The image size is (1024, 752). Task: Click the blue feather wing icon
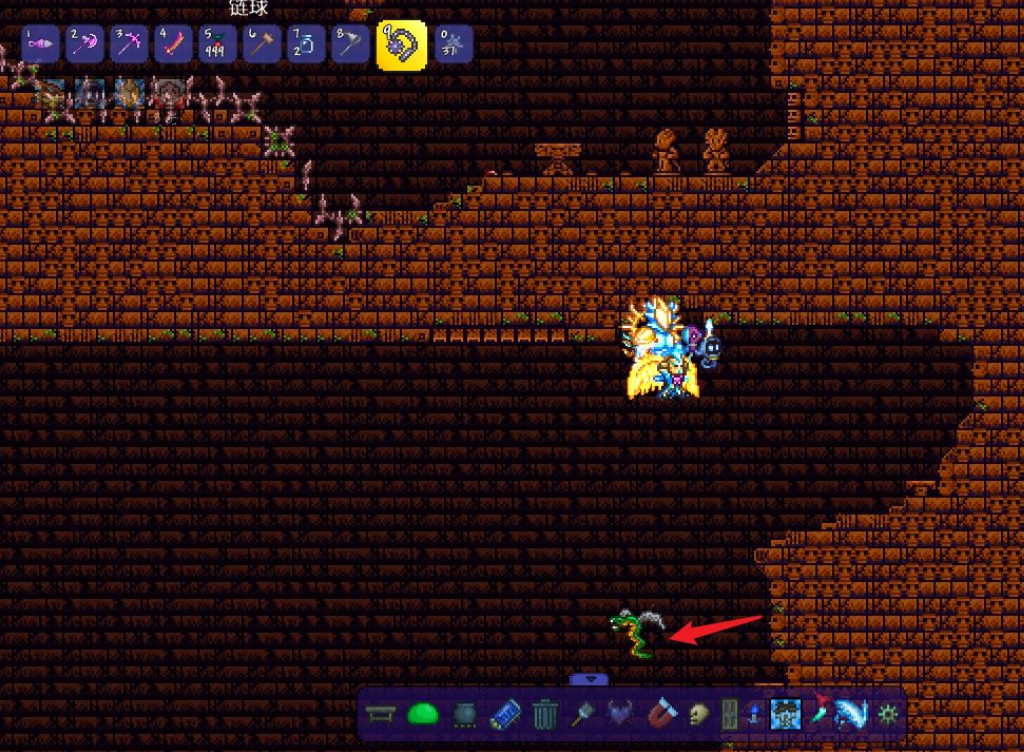pos(849,714)
